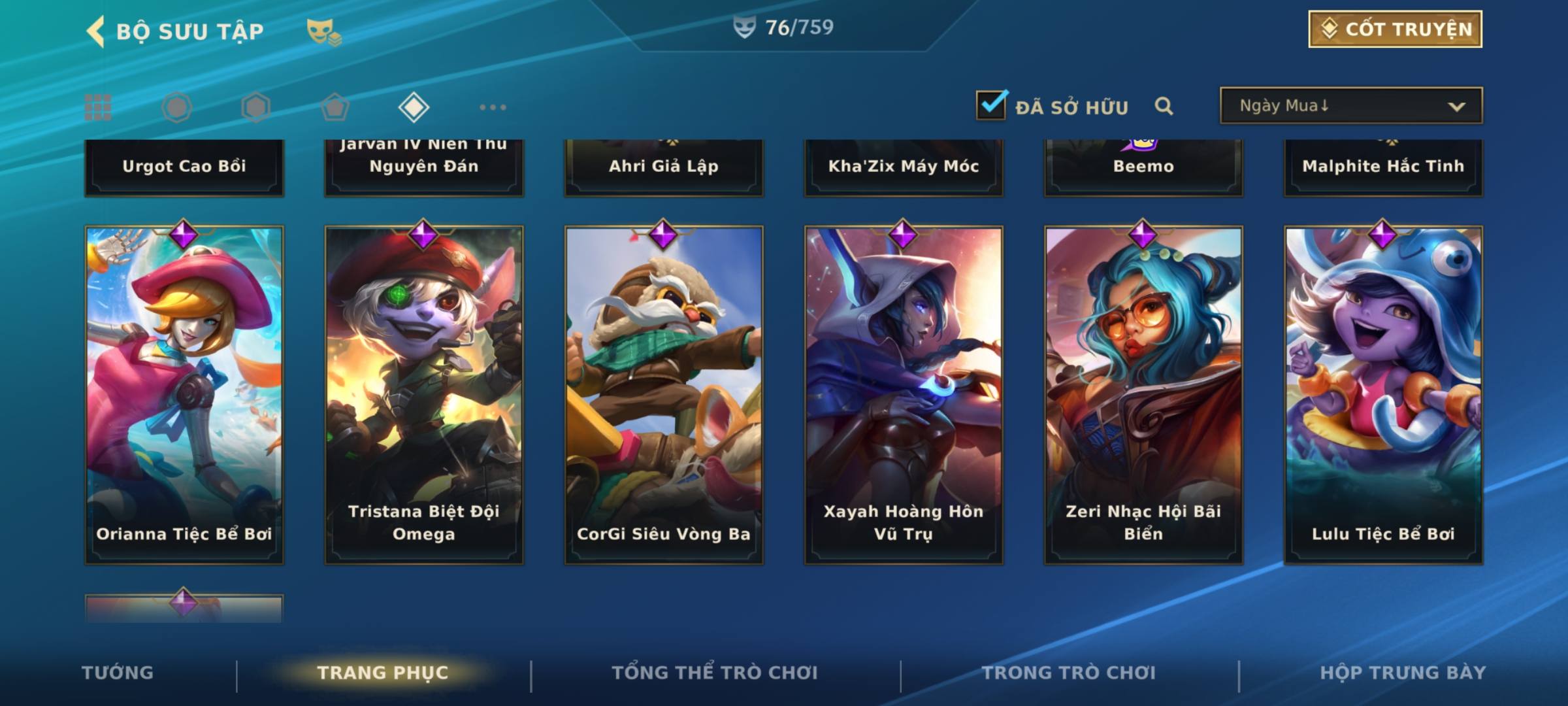1568x706 pixels.
Task: Switch to the Tướng tab
Action: click(118, 673)
